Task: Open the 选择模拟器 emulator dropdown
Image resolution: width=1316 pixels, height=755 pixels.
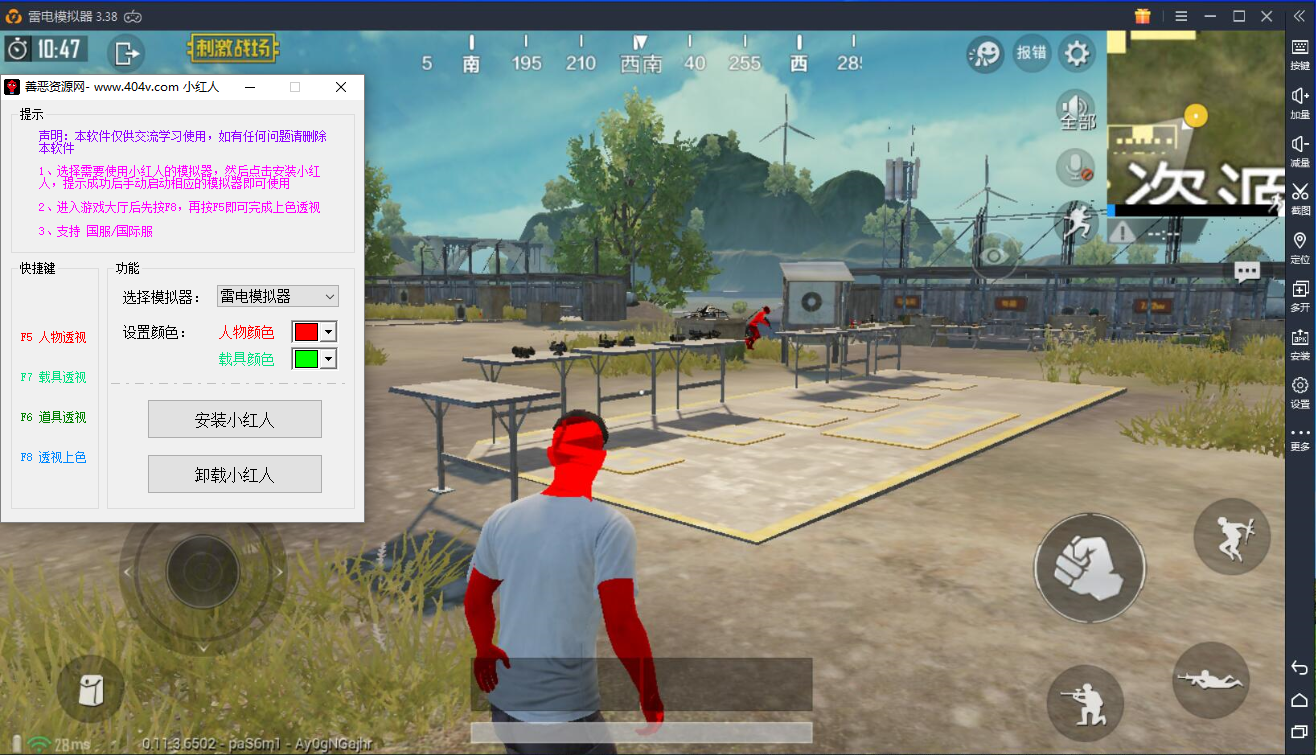Action: 278,296
